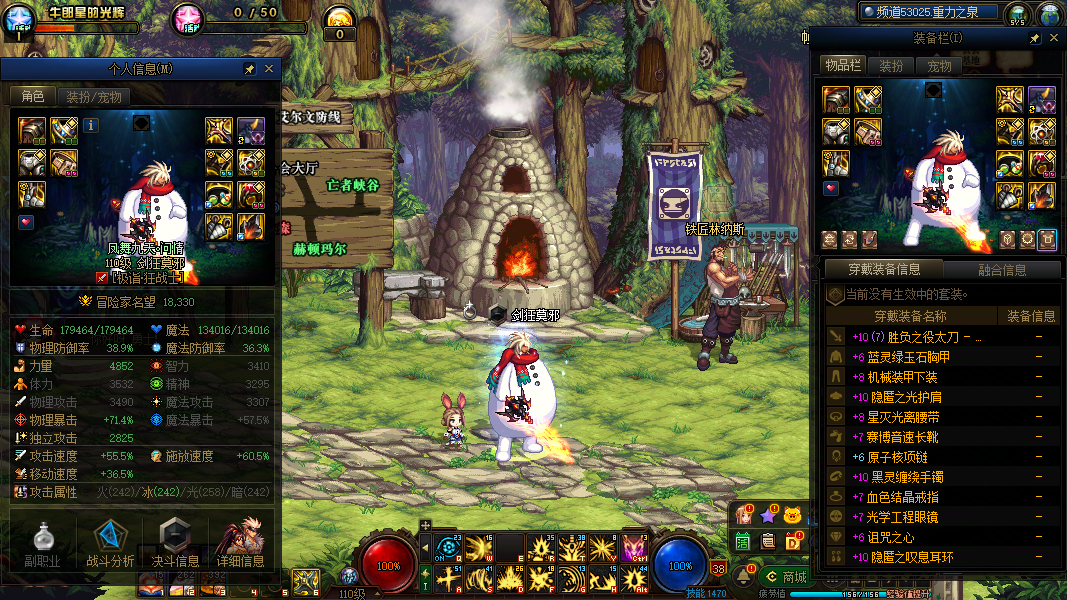Open 详细信息 detailed stats
1067x600 pixels.
coord(240,545)
